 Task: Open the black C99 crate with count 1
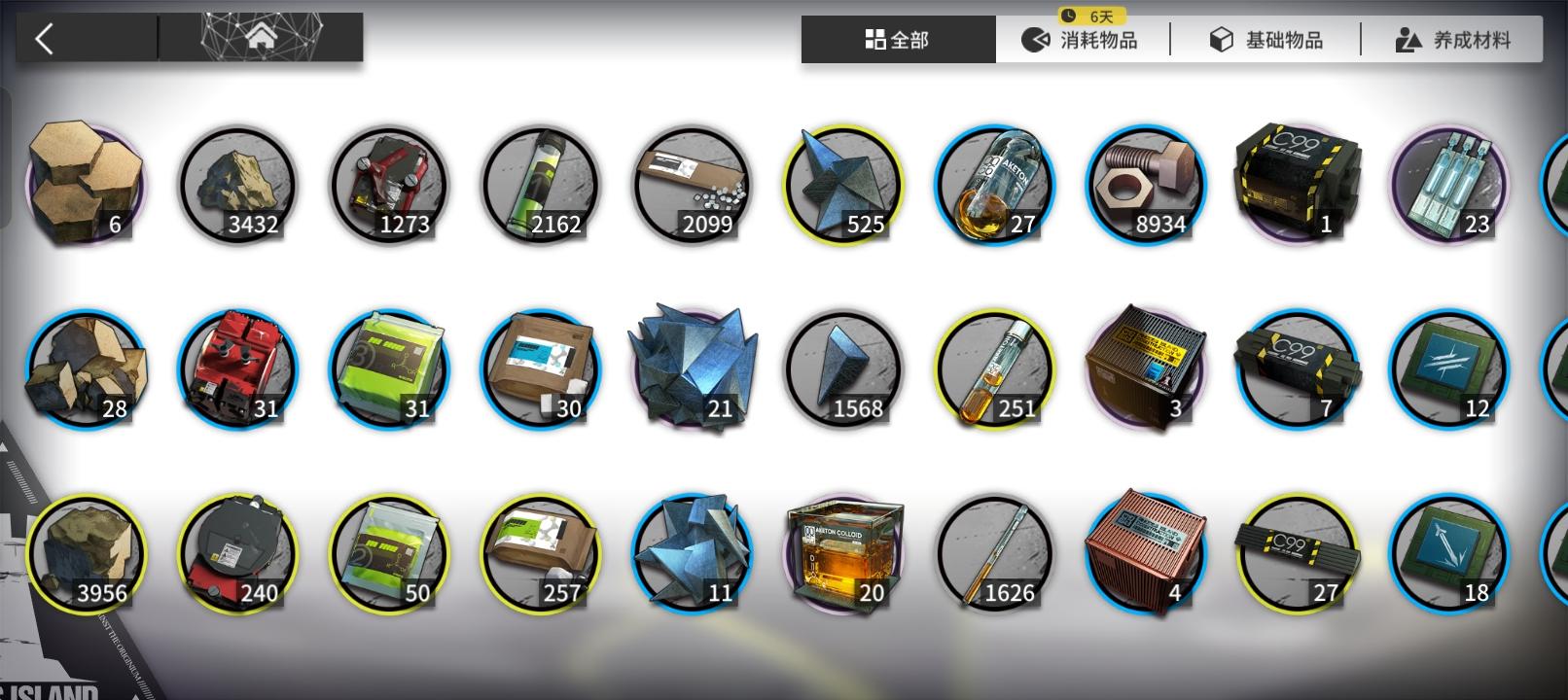point(1298,185)
